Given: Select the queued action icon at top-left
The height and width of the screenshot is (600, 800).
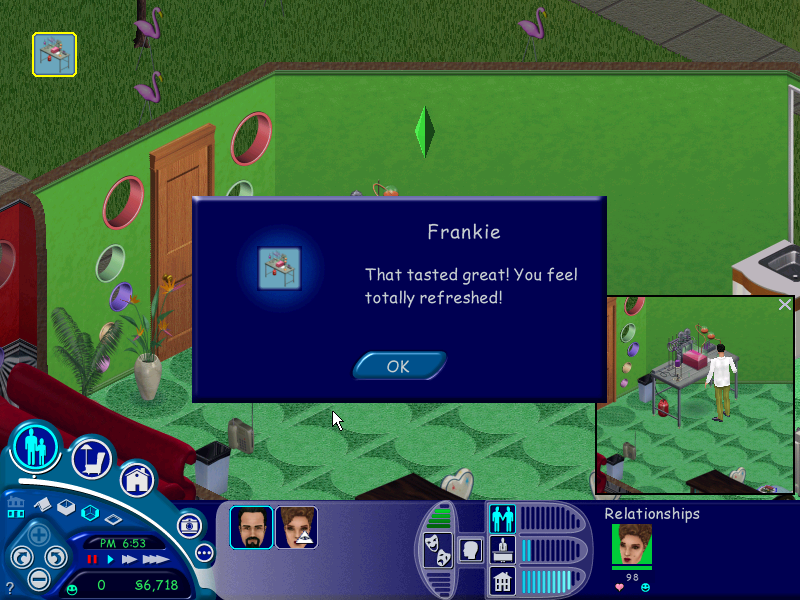Looking at the screenshot, I should [x=54, y=54].
